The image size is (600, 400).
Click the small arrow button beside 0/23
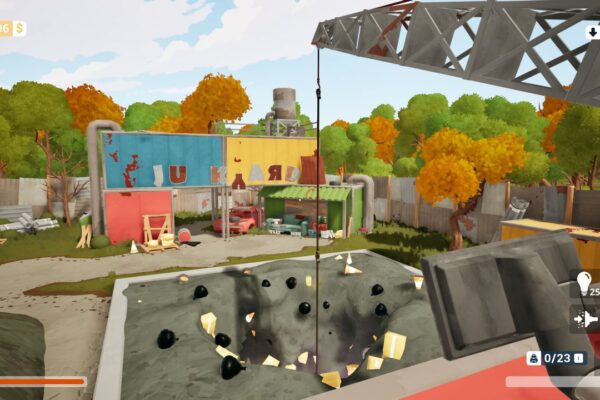578,357
